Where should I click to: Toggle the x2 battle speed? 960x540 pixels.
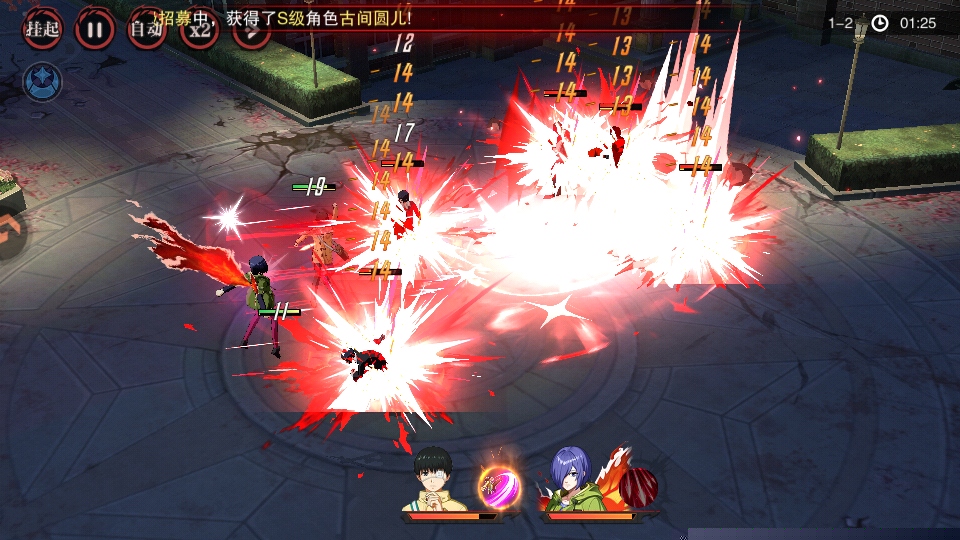click(199, 28)
